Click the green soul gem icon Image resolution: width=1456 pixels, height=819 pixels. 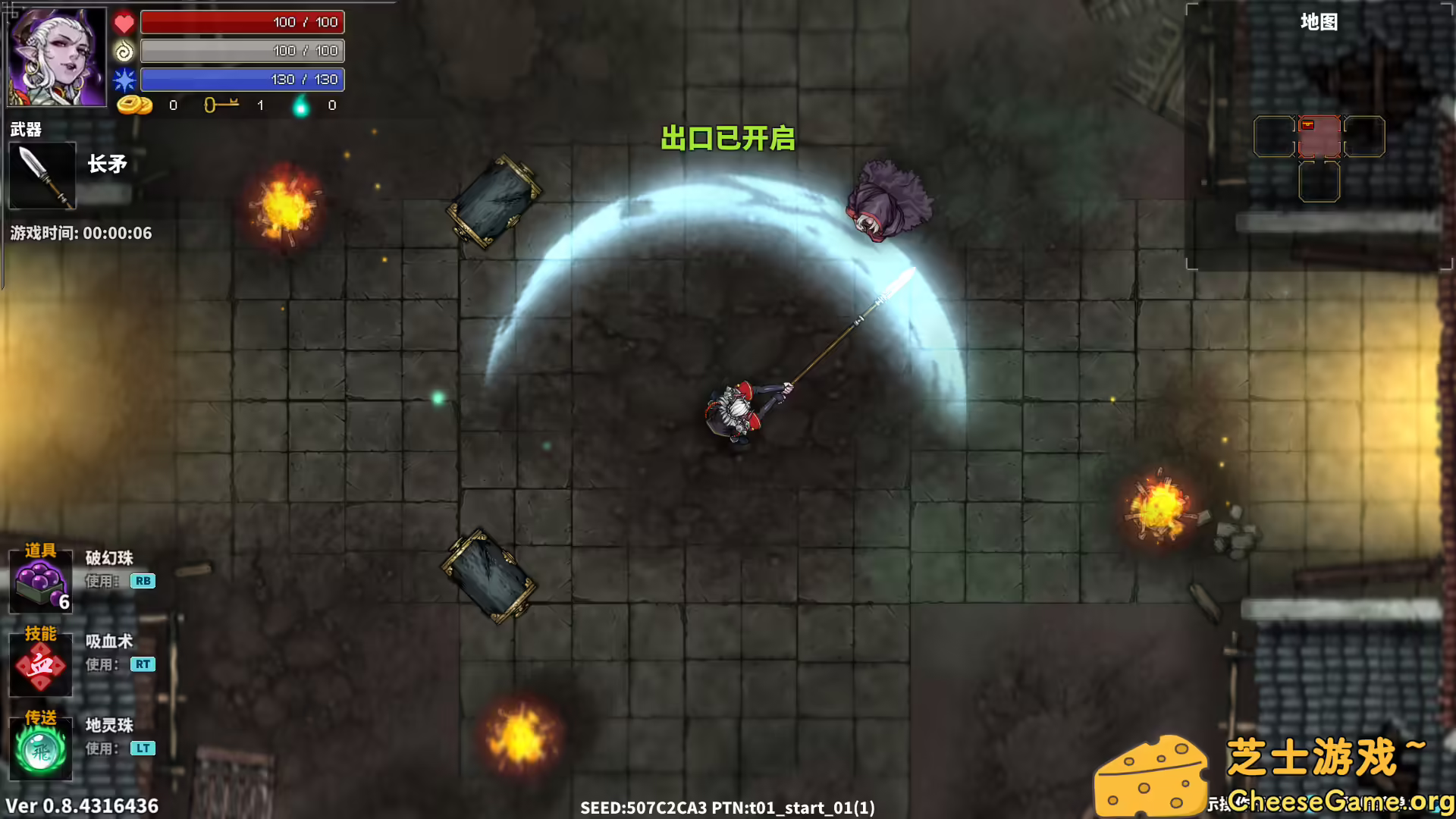(302, 105)
